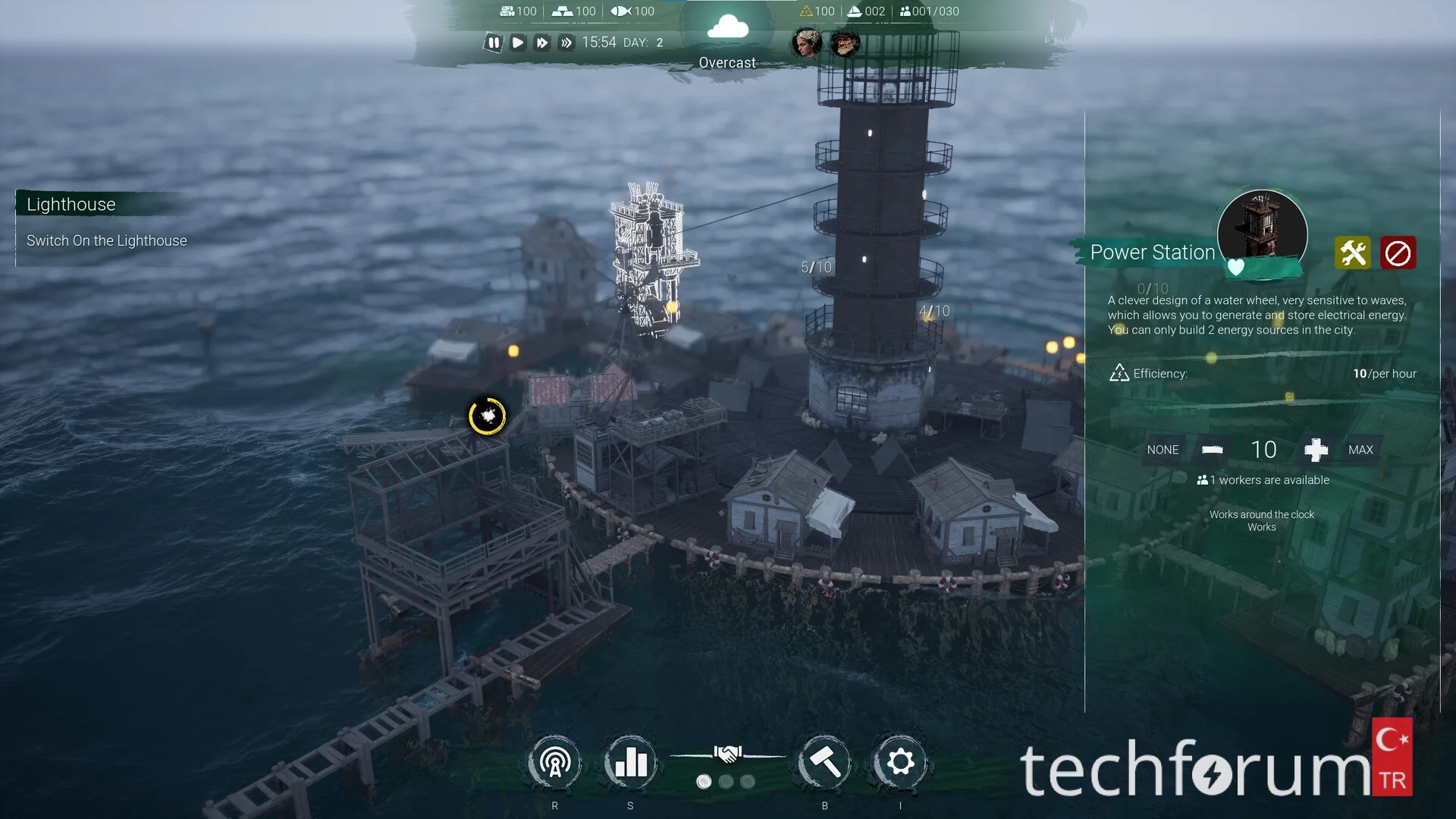Set game speed to normal play
This screenshot has height=819, width=1456.
click(518, 42)
